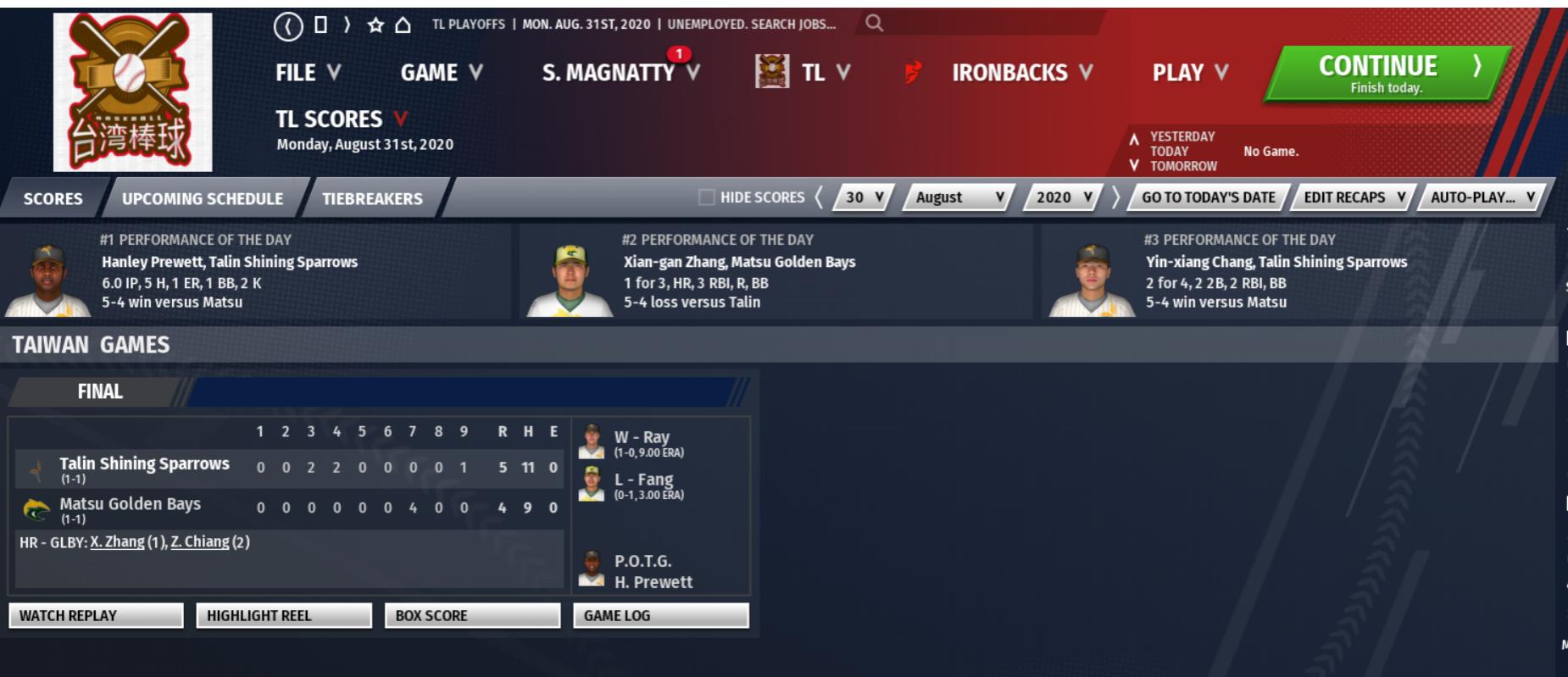Image resolution: width=1568 pixels, height=677 pixels.
Task: Open the Game menu
Action: tap(441, 74)
